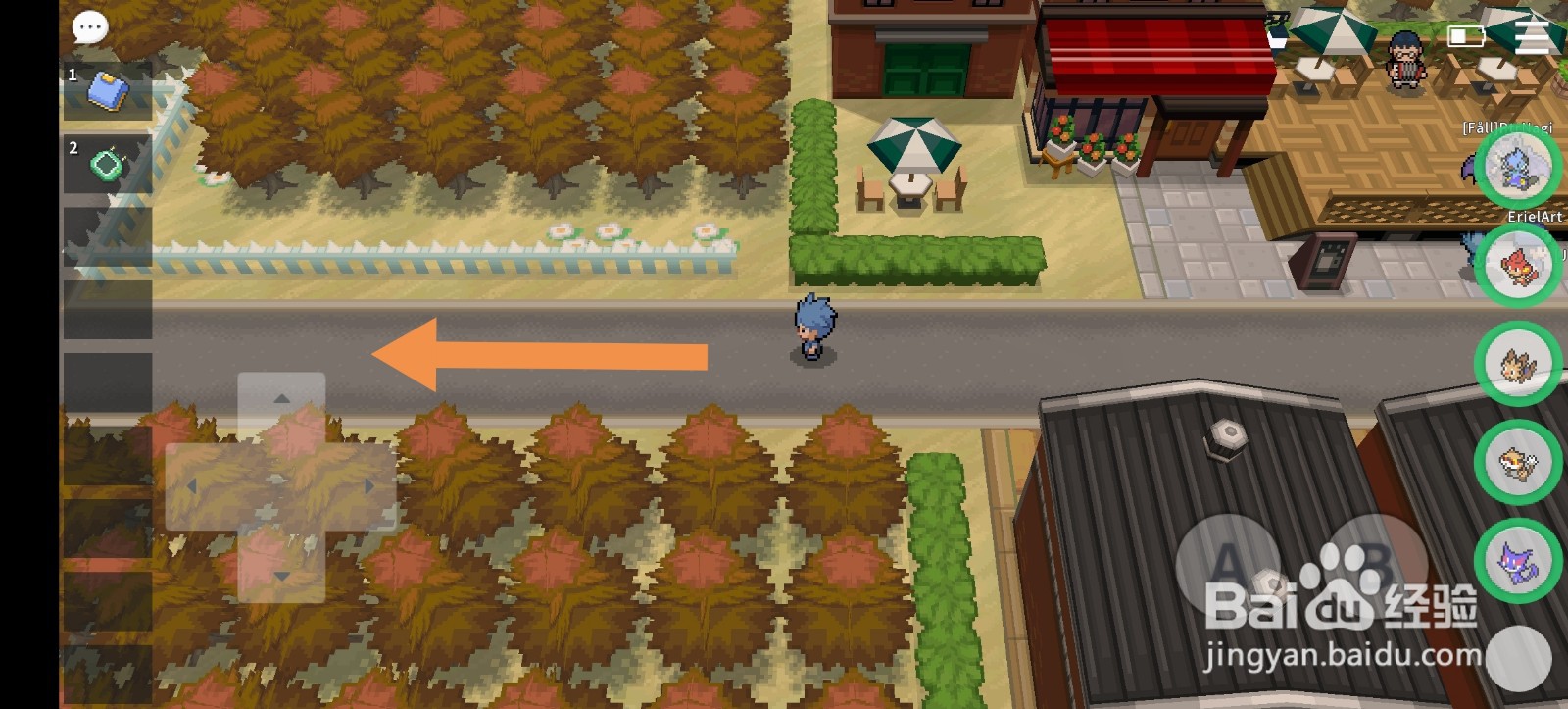Select the journal item in hotbar slot 1
1568x709 pixels.
pyautogui.click(x=110, y=91)
